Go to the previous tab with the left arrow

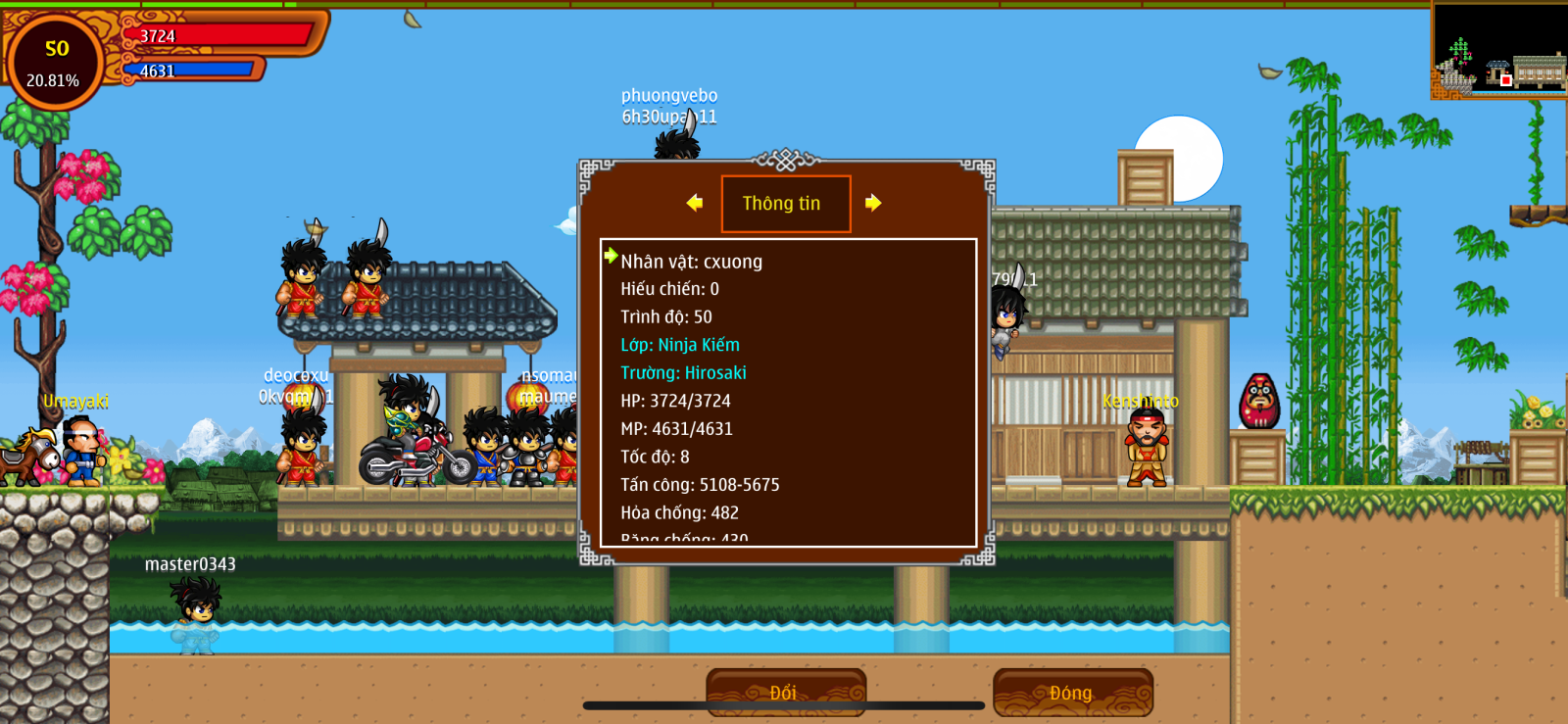pos(695,203)
